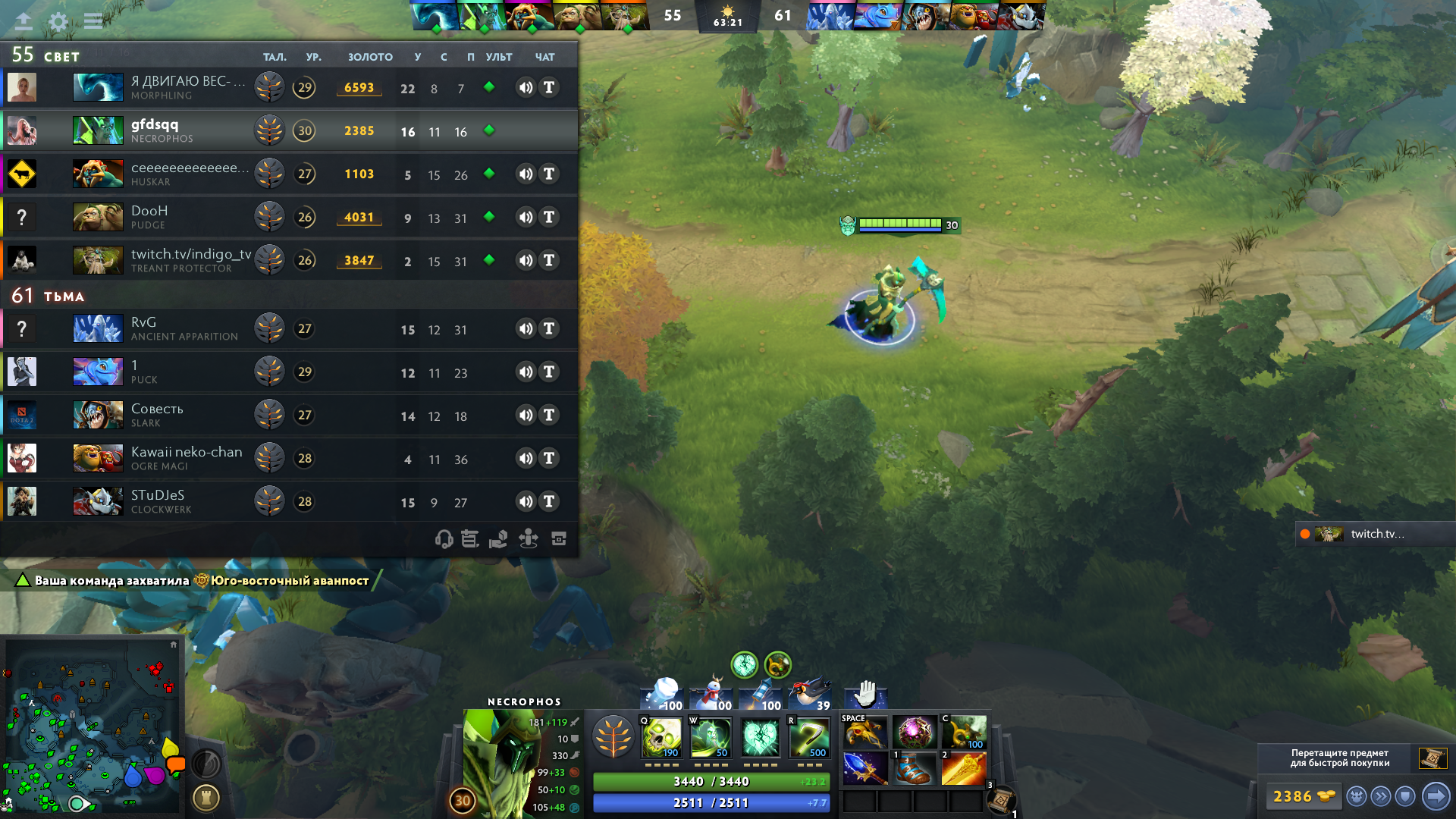Use the scan radar button

coord(206,763)
